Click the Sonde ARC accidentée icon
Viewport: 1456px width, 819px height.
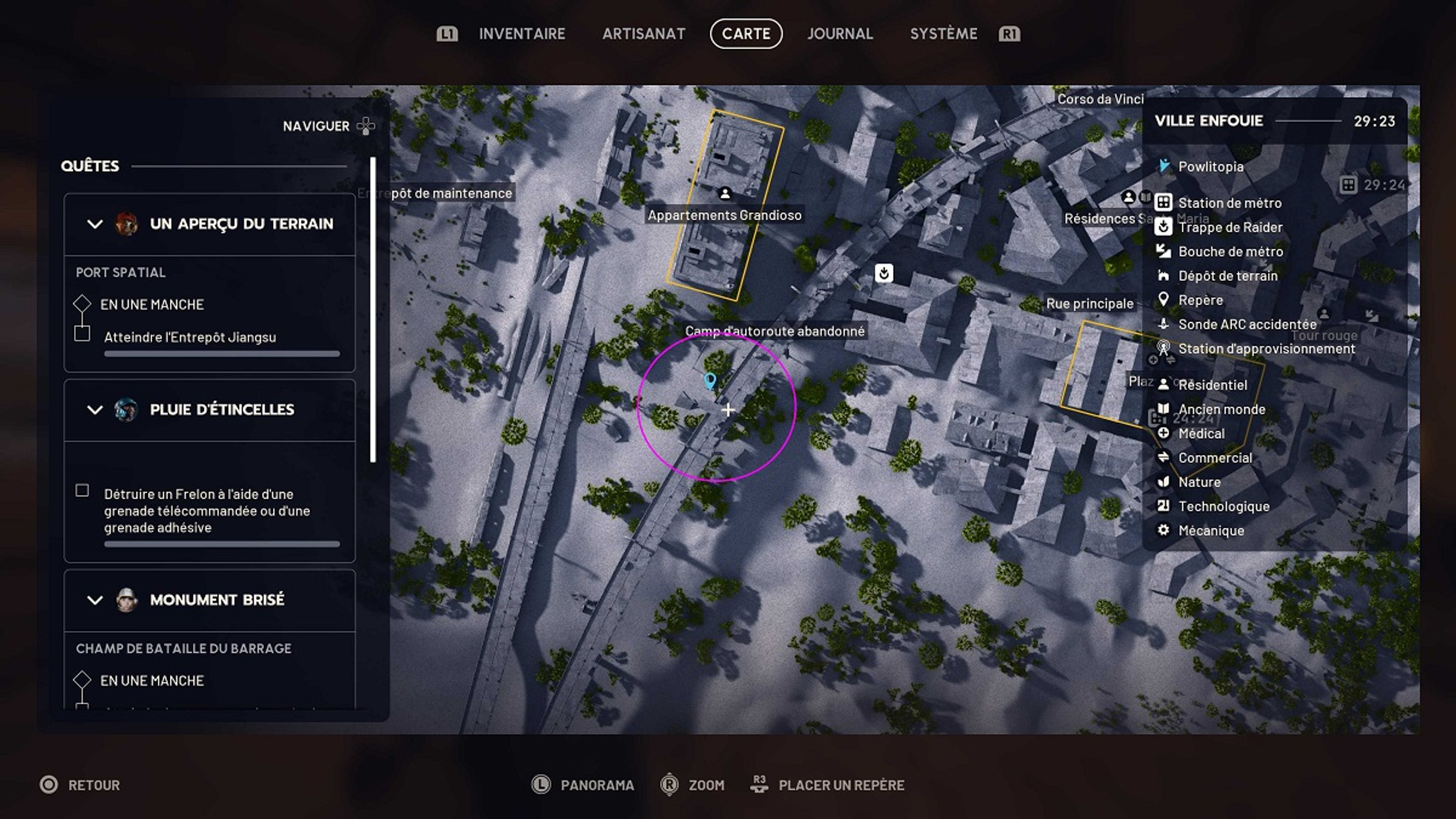1163,324
